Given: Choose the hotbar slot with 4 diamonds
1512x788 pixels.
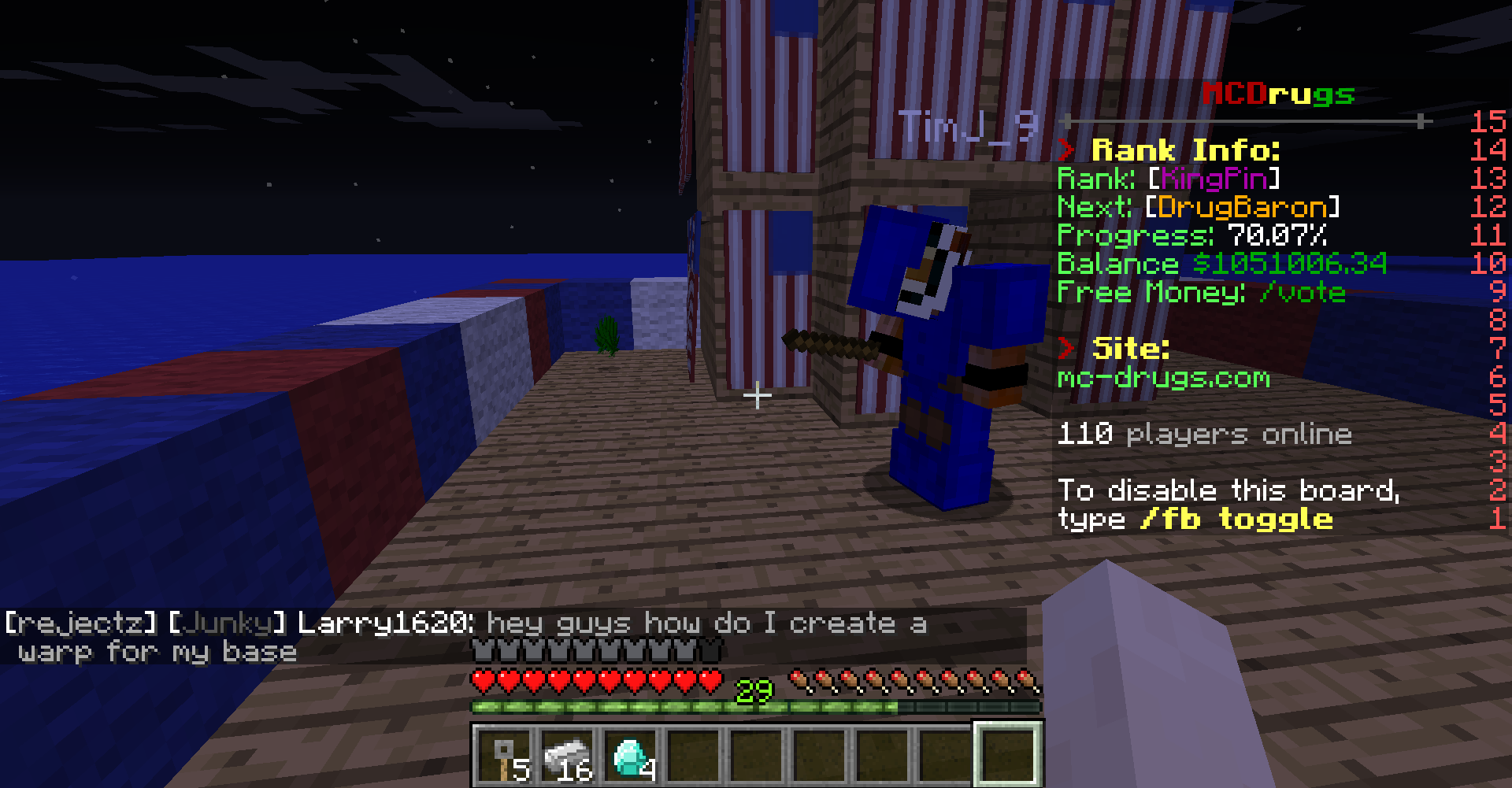Looking at the screenshot, I should click(631, 755).
